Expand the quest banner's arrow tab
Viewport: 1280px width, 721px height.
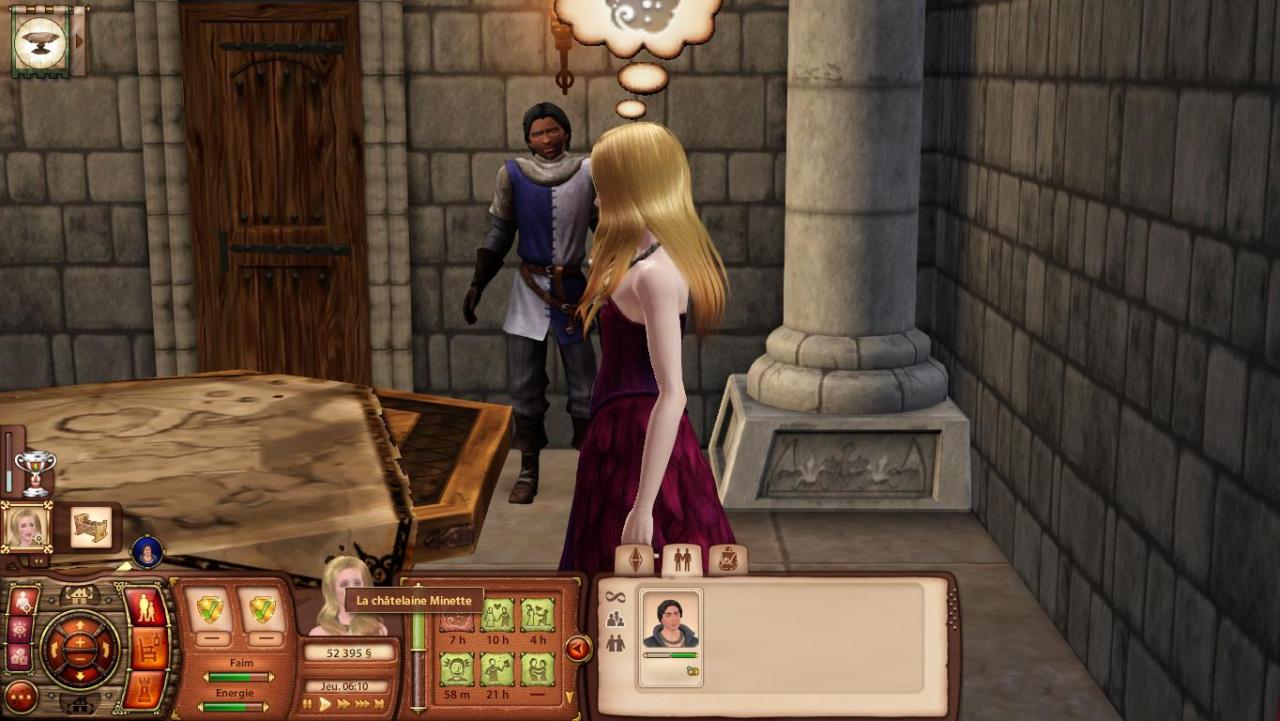tap(80, 41)
